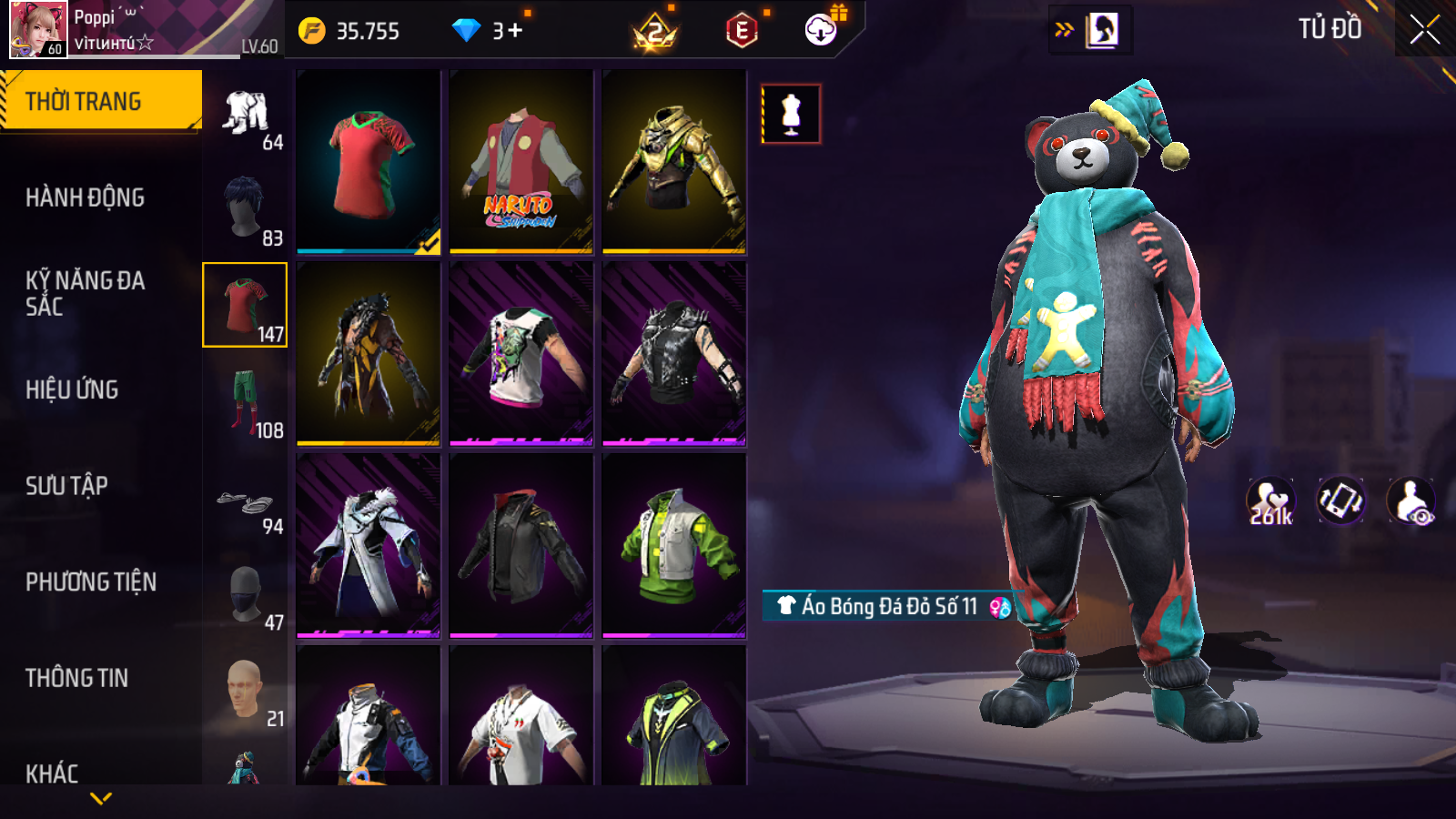
Task: Open the player profile avatar Poppi
Action: (x=38, y=29)
